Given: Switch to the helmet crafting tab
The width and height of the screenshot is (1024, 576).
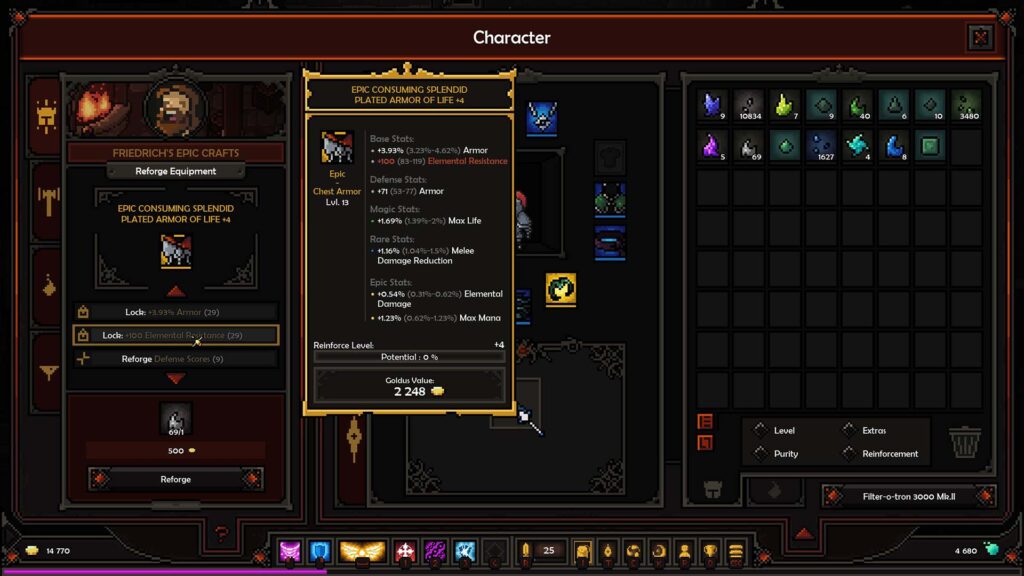Looking at the screenshot, I should tap(45, 117).
